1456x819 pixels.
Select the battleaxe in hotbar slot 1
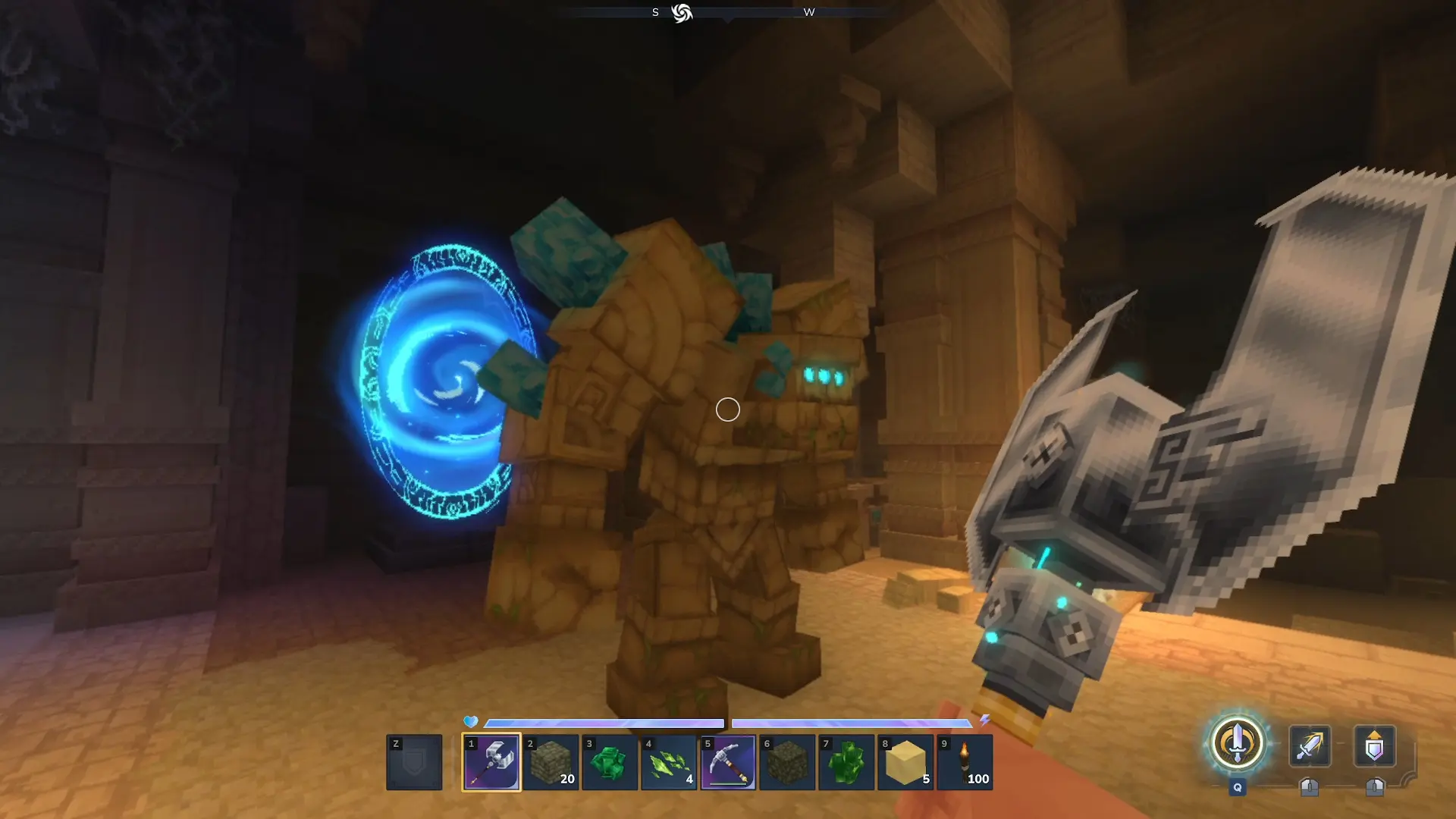(x=491, y=762)
